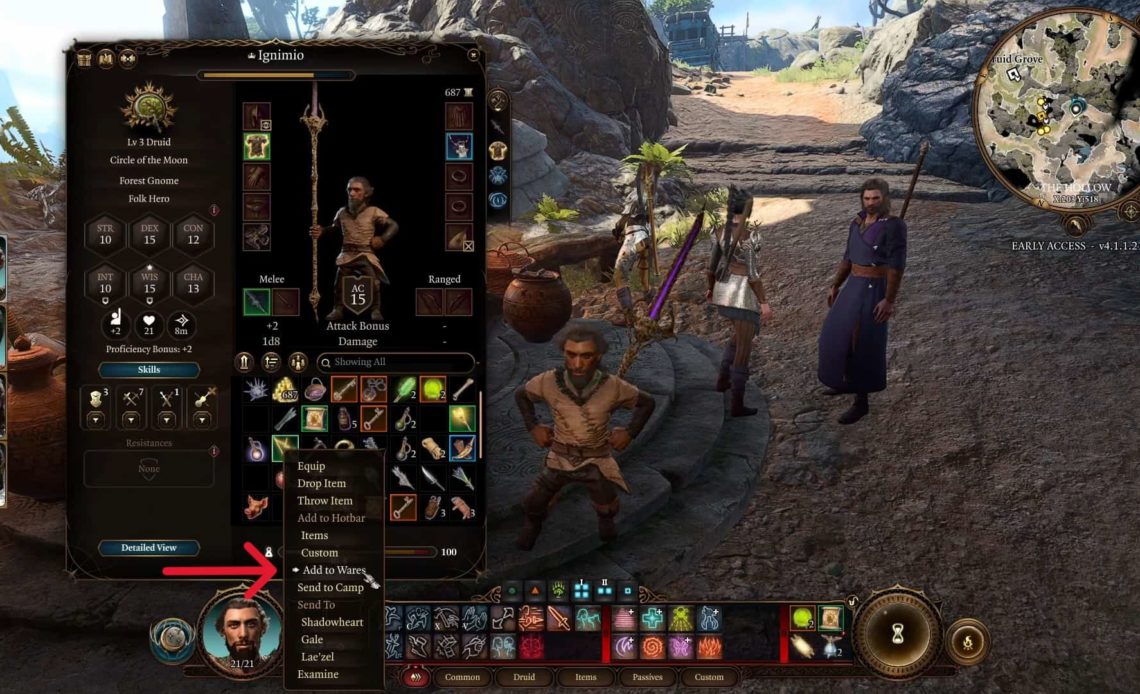Send the item to Lae'zel

(x=319, y=657)
